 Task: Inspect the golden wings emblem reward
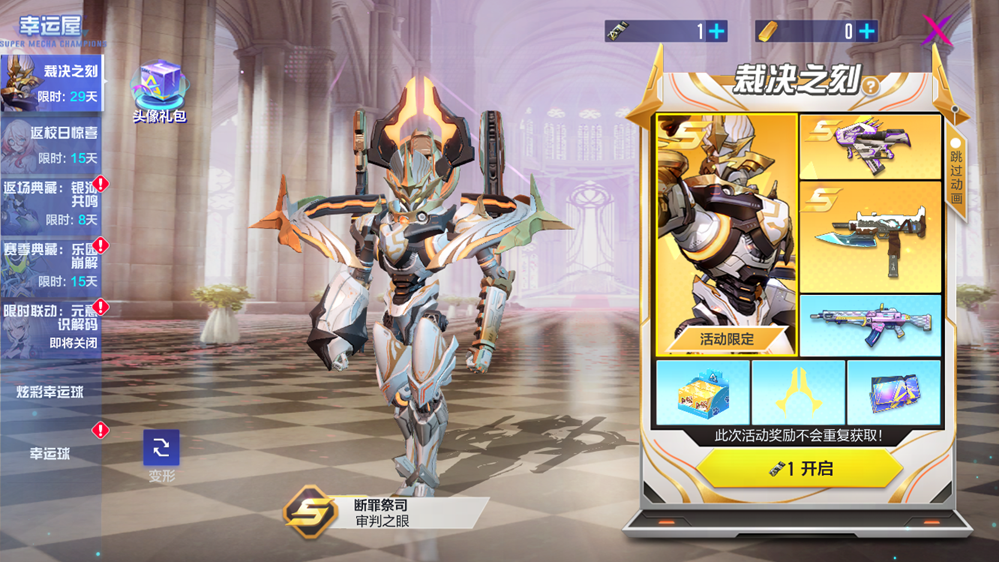tap(798, 392)
